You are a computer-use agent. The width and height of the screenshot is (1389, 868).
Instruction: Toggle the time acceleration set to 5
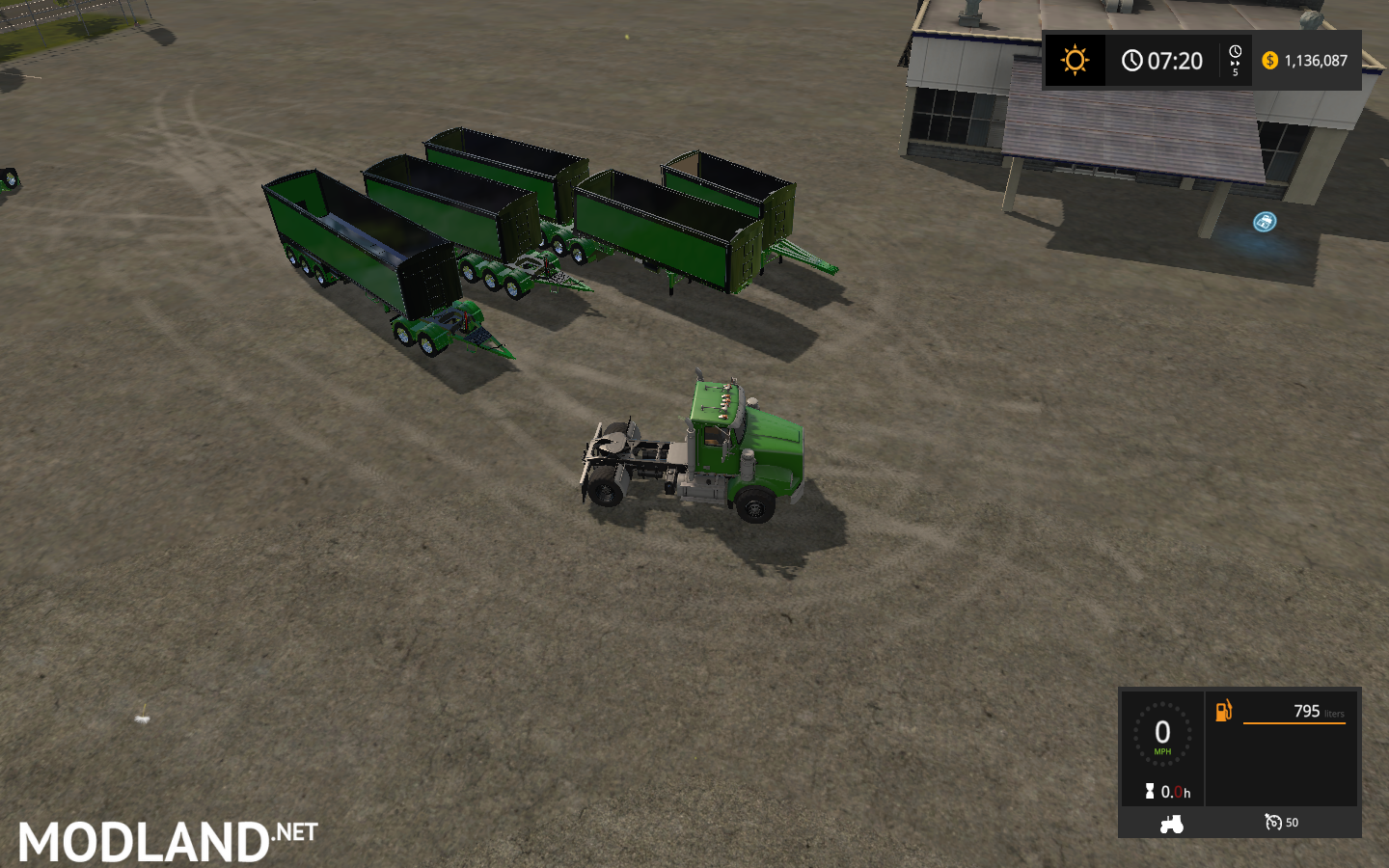coord(1236,61)
